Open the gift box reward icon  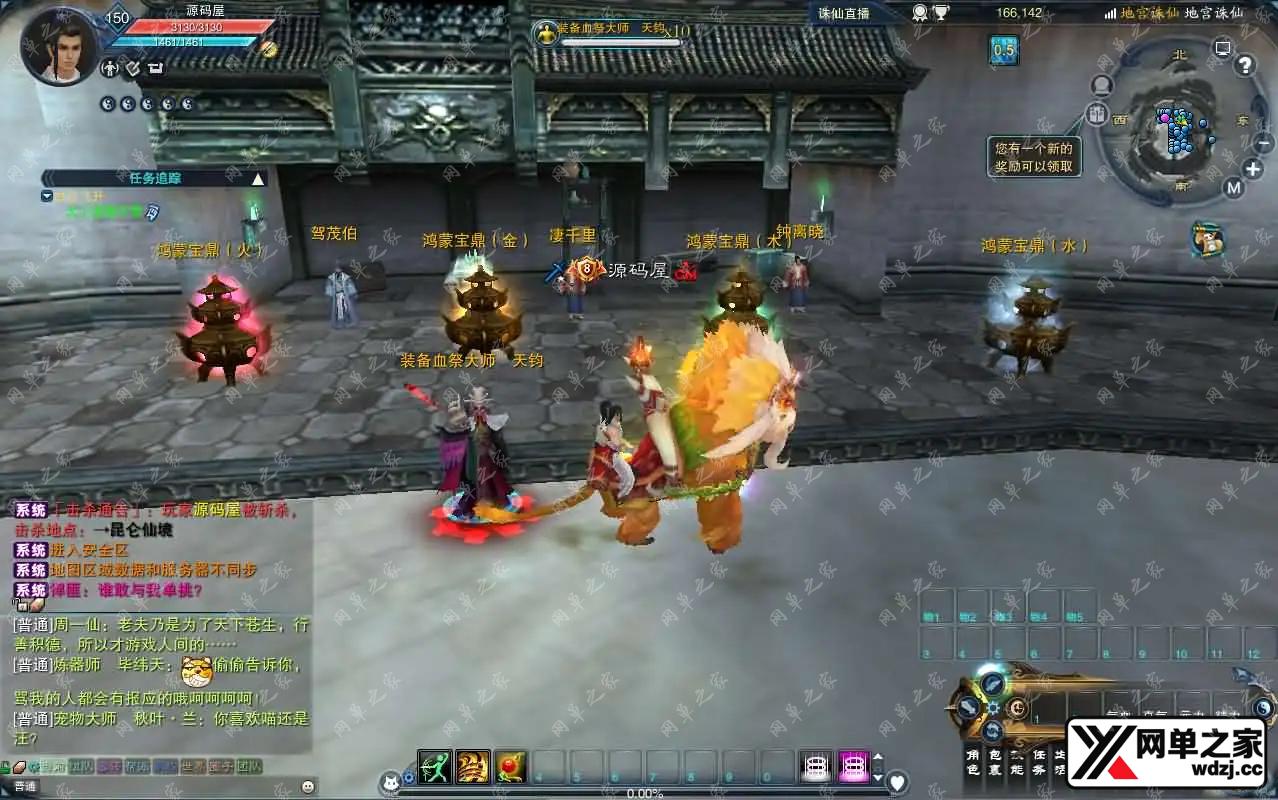[1099, 114]
